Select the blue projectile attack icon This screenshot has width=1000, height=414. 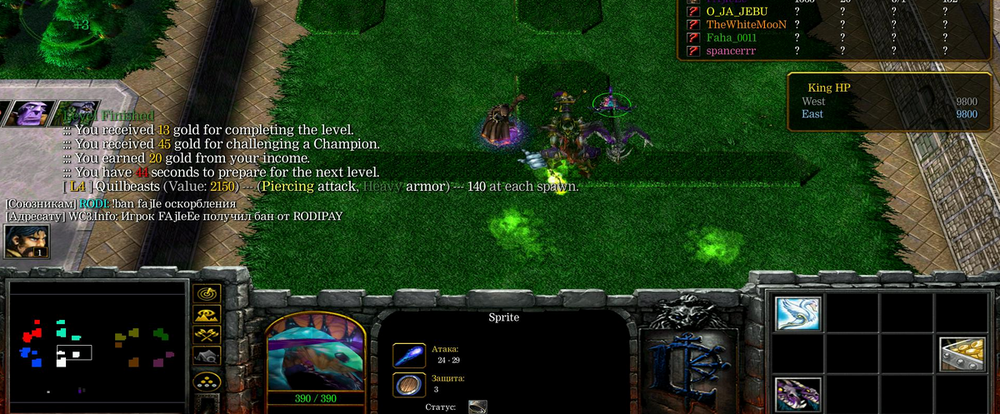[409, 354]
